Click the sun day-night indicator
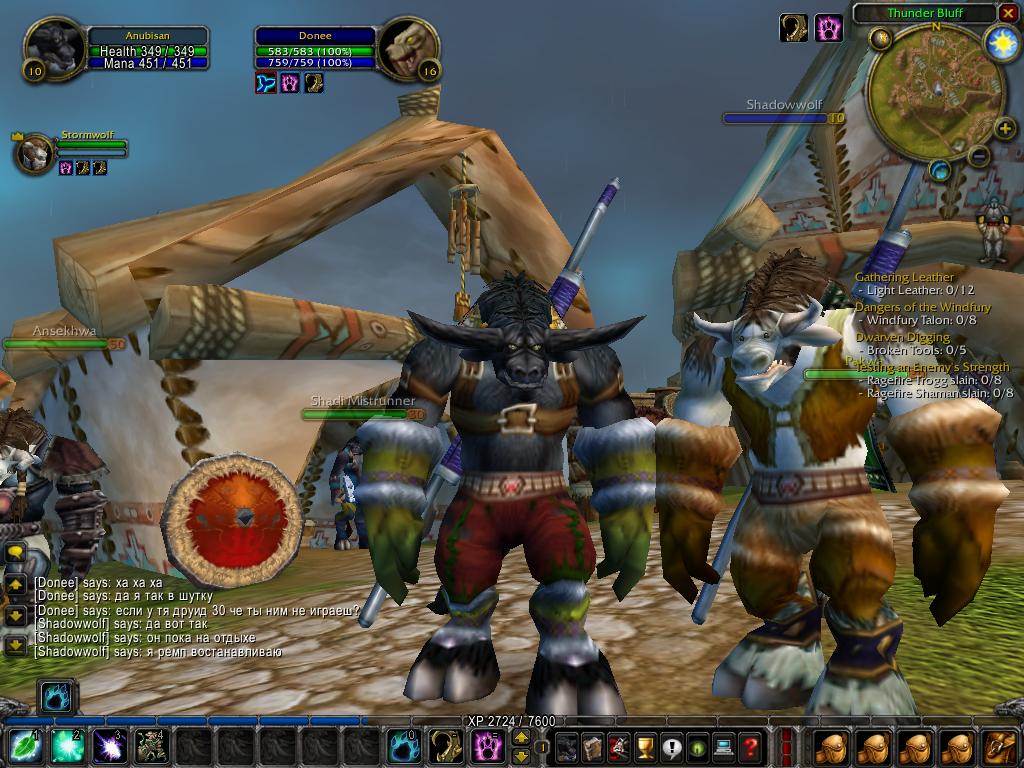Screen dimensions: 1024x768 (x=1000, y=43)
